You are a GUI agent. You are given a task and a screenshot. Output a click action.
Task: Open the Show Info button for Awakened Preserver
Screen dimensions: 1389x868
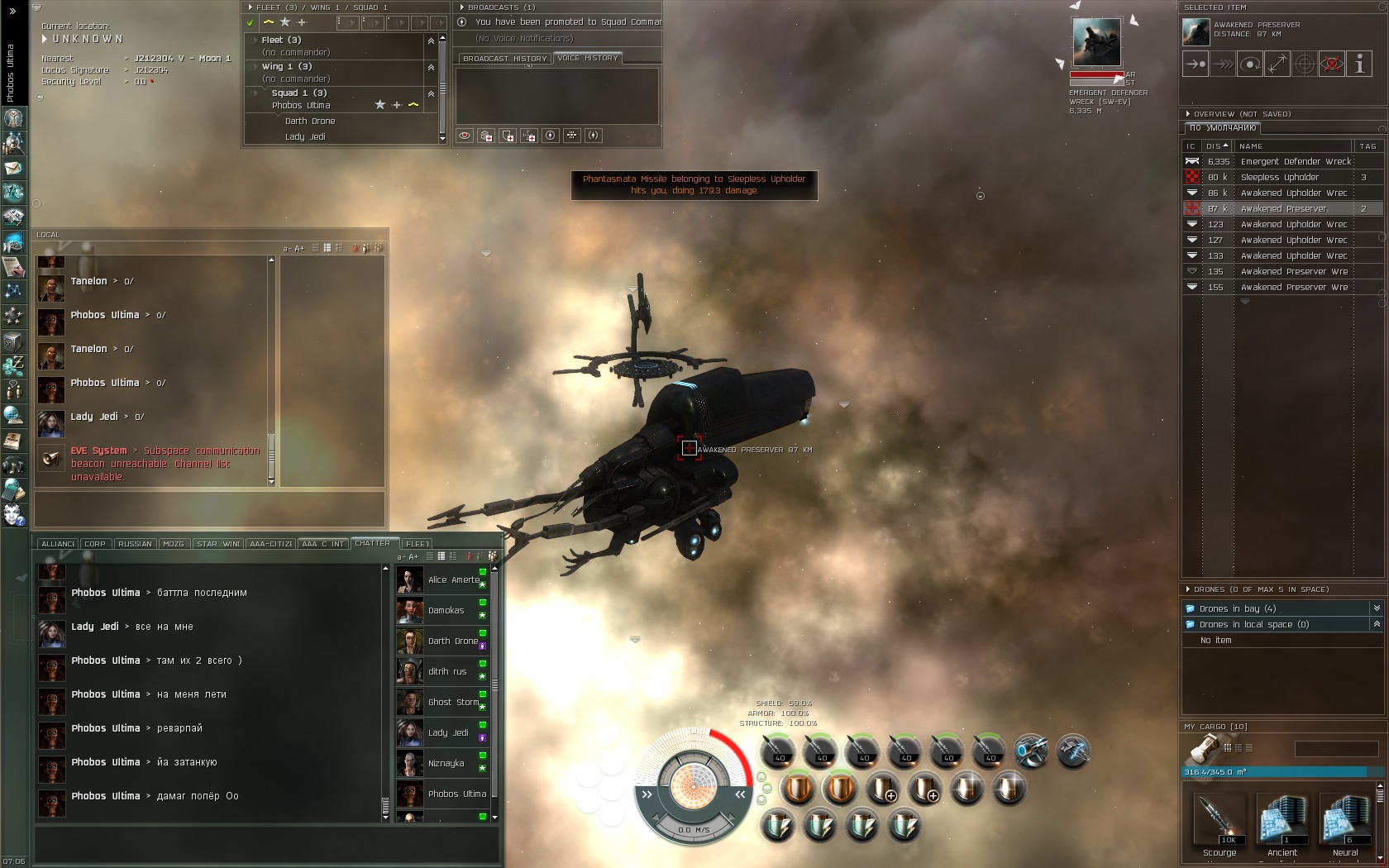[x=1359, y=64]
